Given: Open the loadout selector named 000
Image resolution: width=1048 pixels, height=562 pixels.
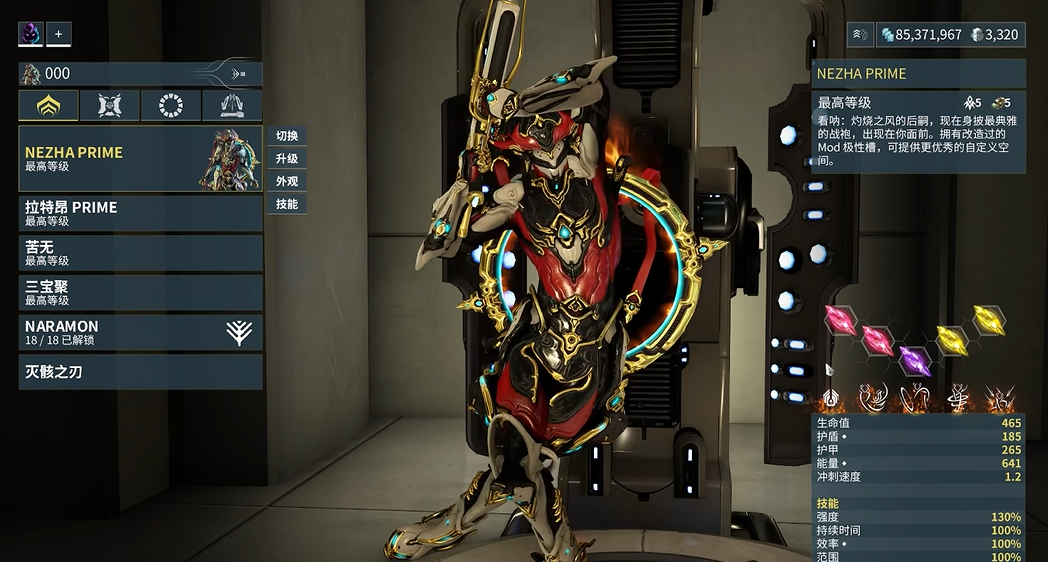Looking at the screenshot, I should click(x=140, y=74).
